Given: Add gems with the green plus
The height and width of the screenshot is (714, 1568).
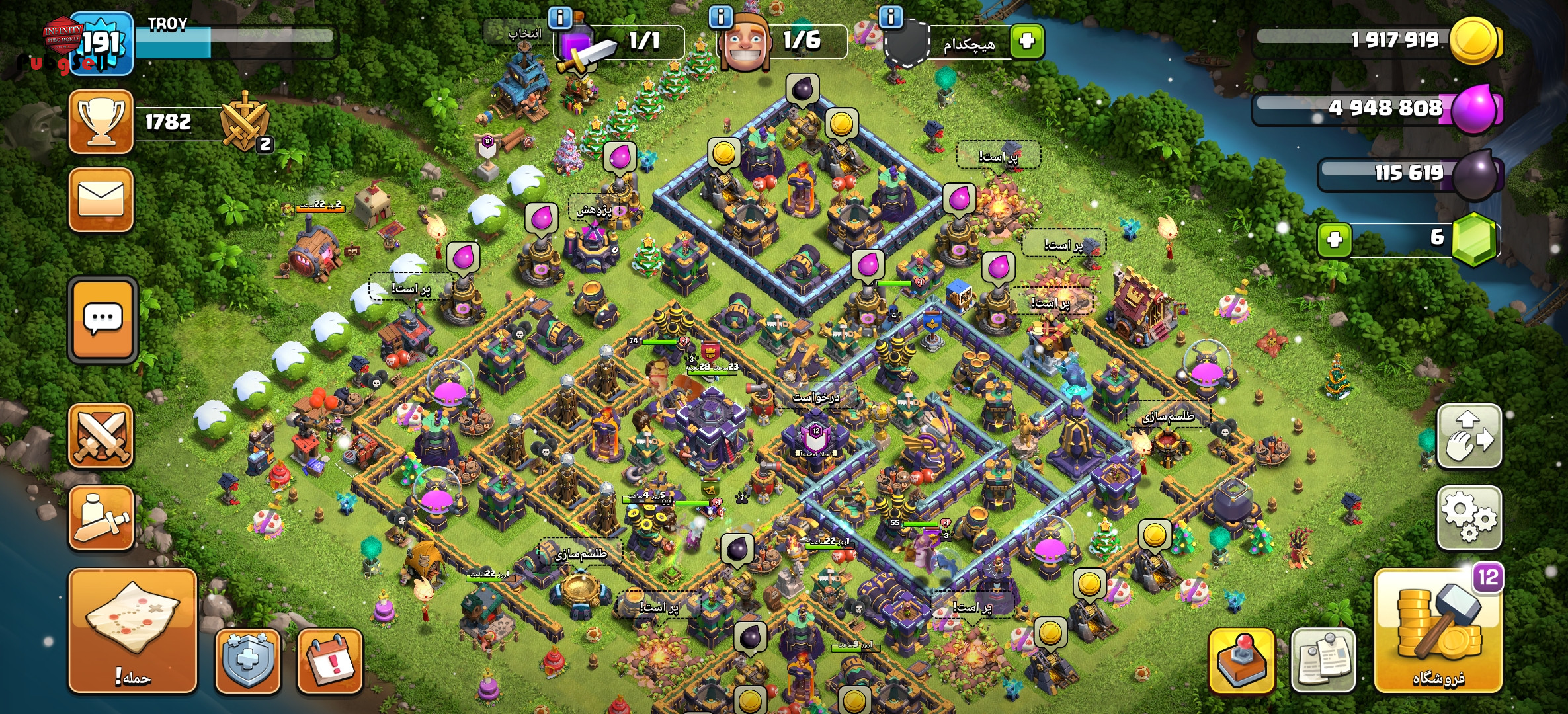Looking at the screenshot, I should 1335,239.
